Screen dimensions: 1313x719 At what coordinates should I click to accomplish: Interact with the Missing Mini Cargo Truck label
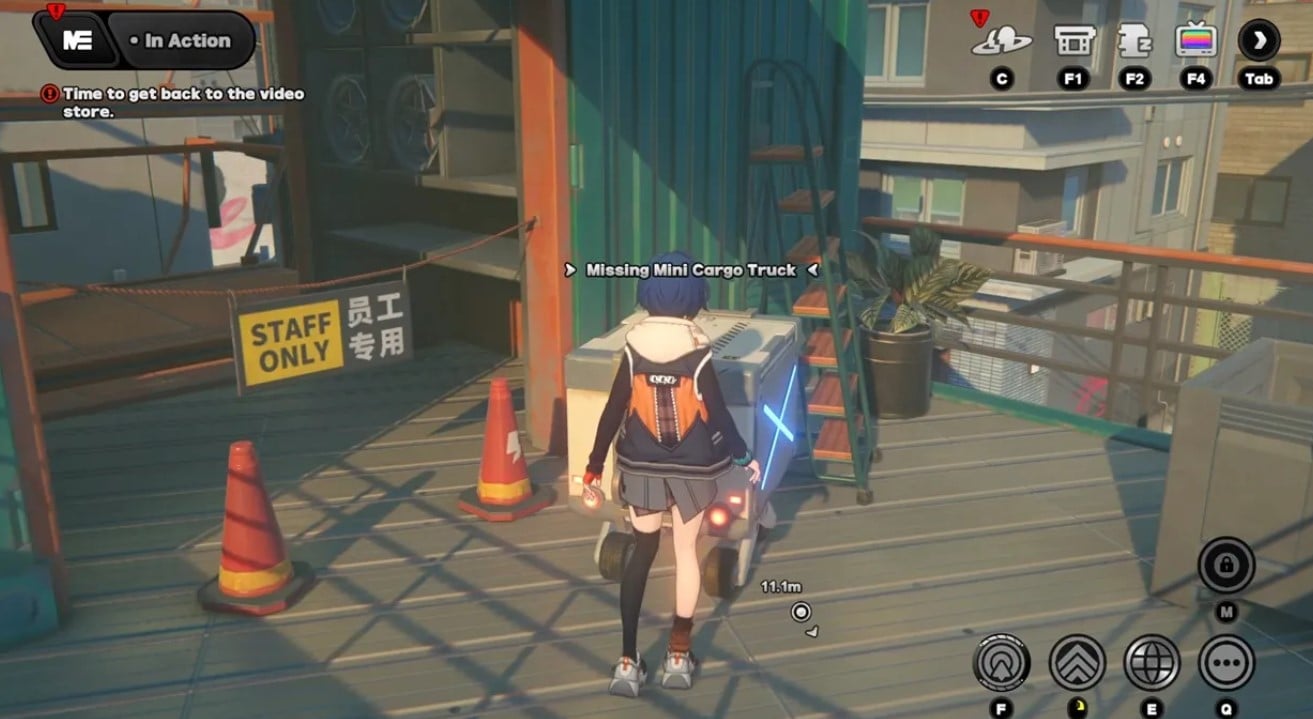pos(691,270)
